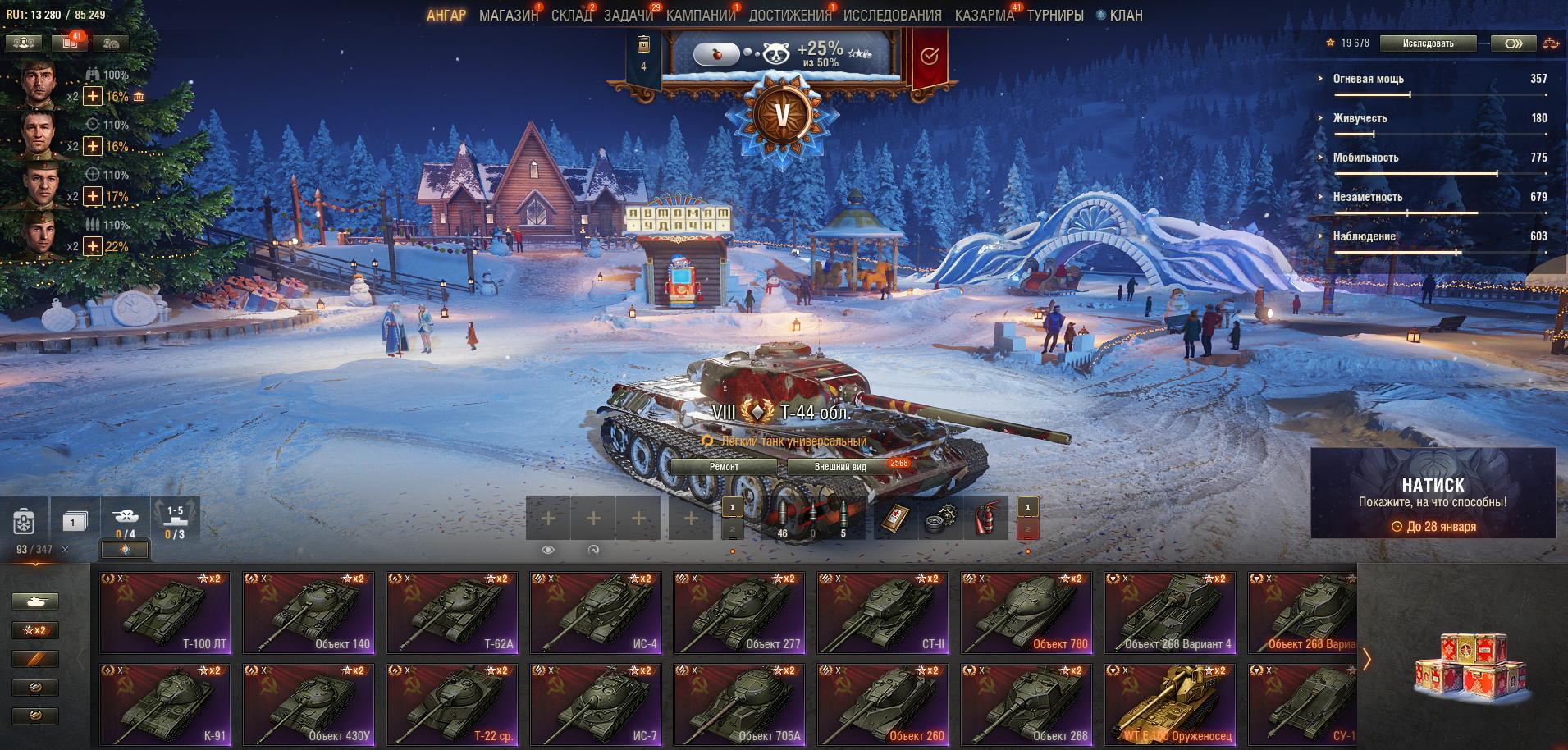Choose the WT E 100 Оруженосец tank
The image size is (1568, 750).
[1170, 704]
